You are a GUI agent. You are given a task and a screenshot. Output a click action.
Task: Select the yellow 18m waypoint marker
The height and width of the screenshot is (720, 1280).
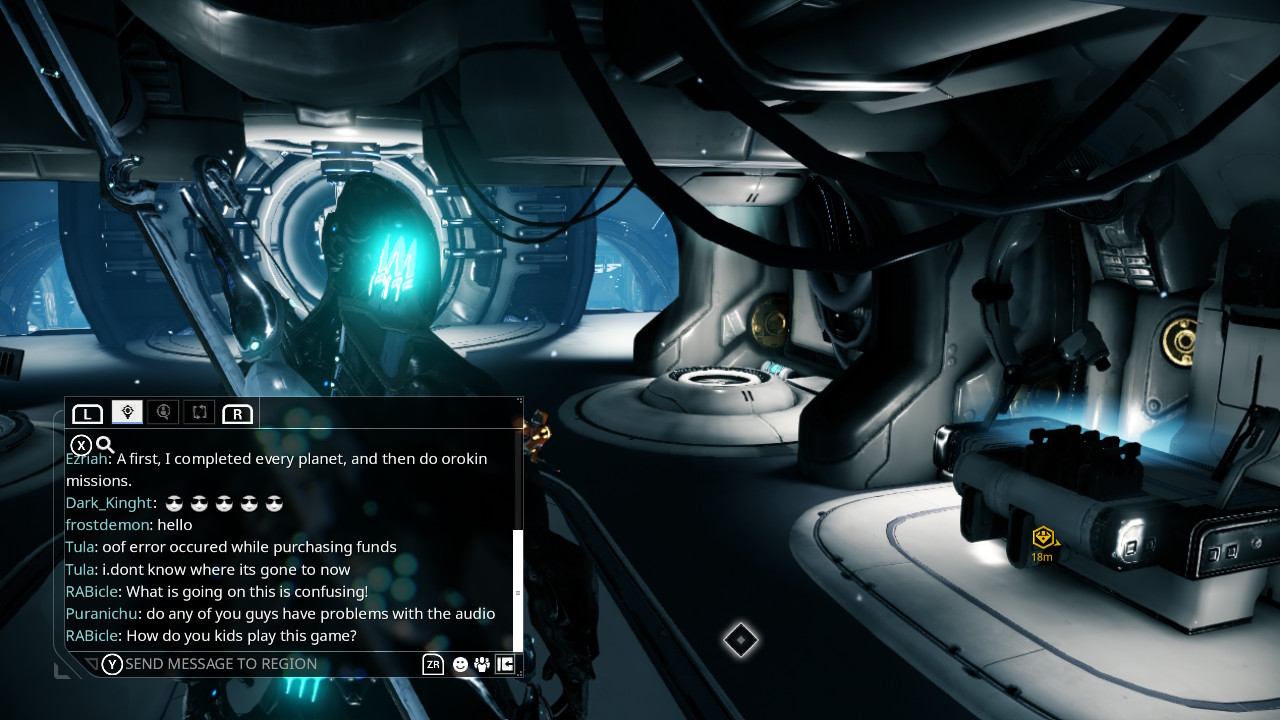1043,538
